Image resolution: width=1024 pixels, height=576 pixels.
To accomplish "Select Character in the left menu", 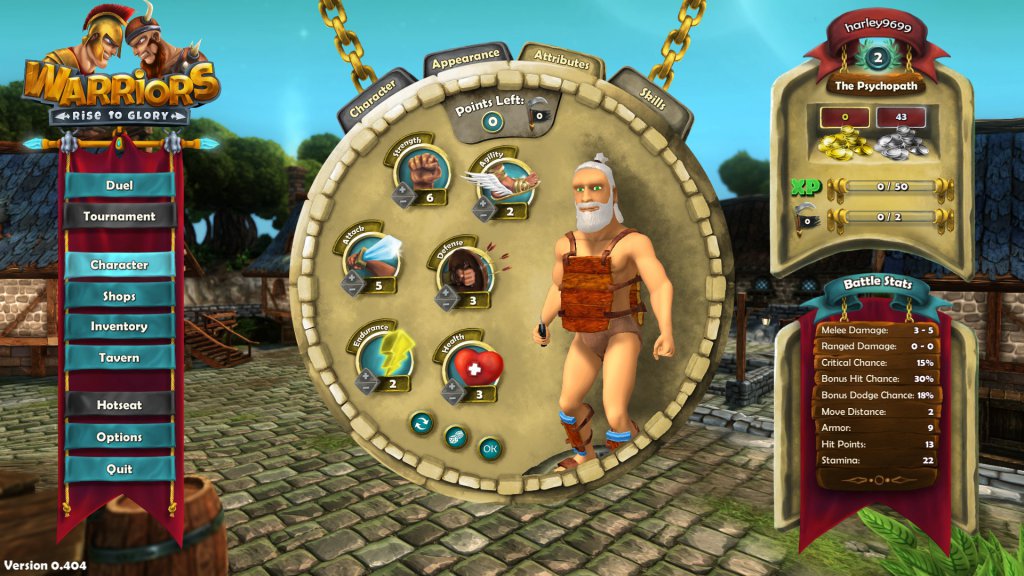I will (x=120, y=265).
